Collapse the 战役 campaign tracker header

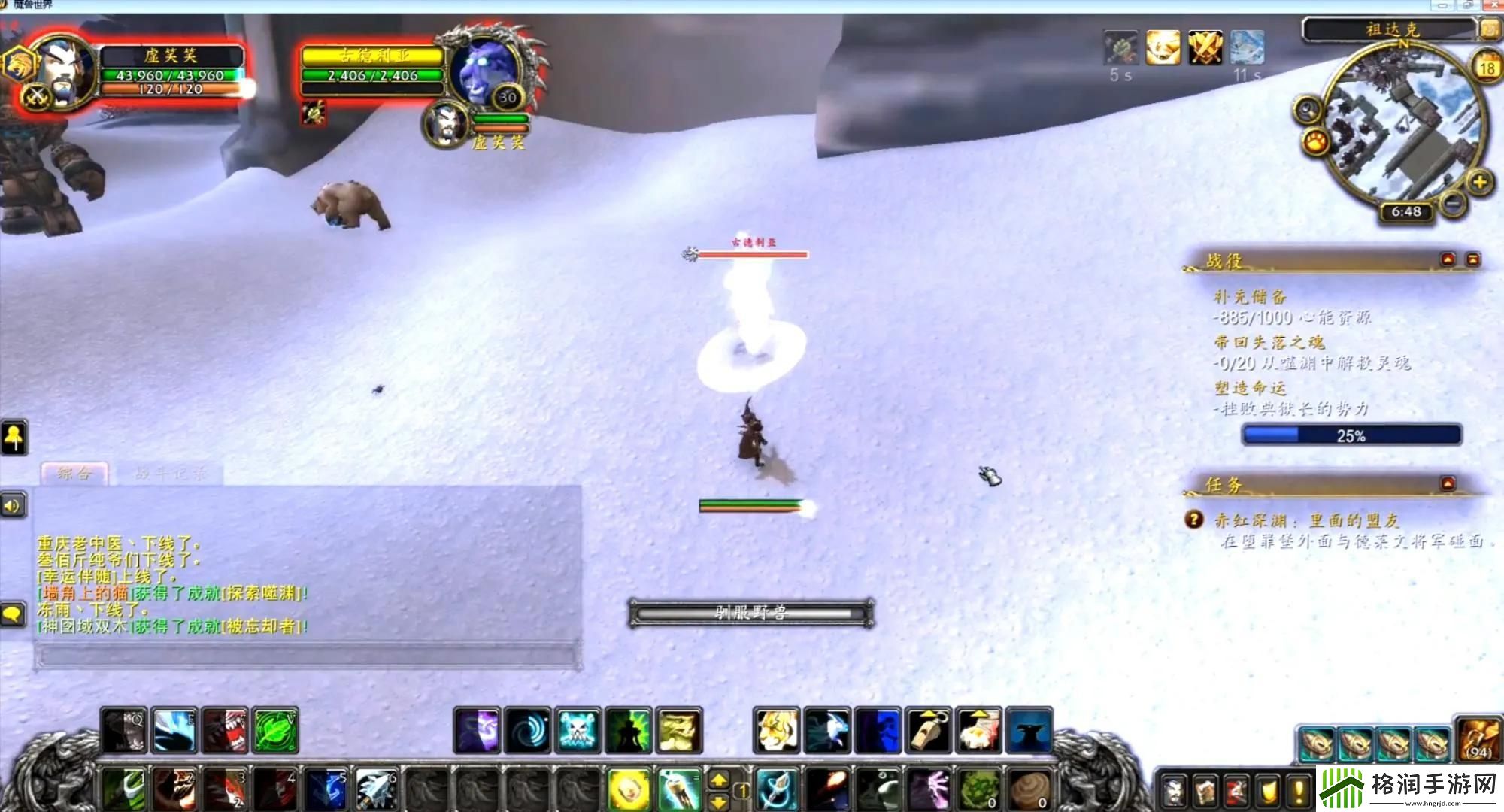coord(1448,259)
